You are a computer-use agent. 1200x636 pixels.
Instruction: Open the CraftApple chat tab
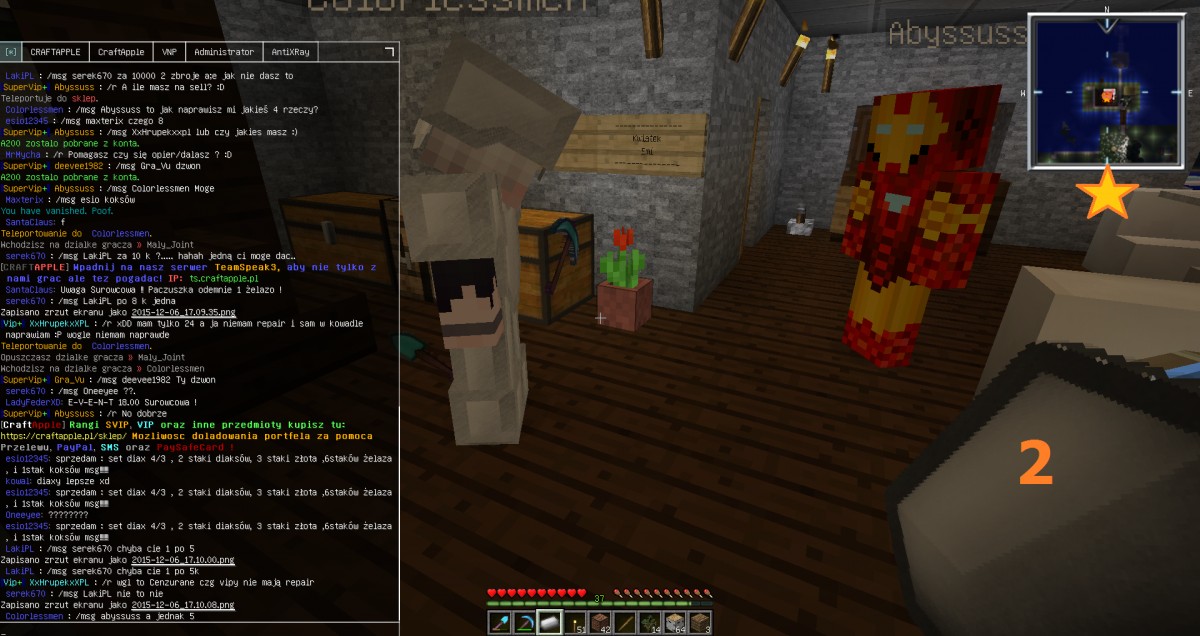pos(120,52)
